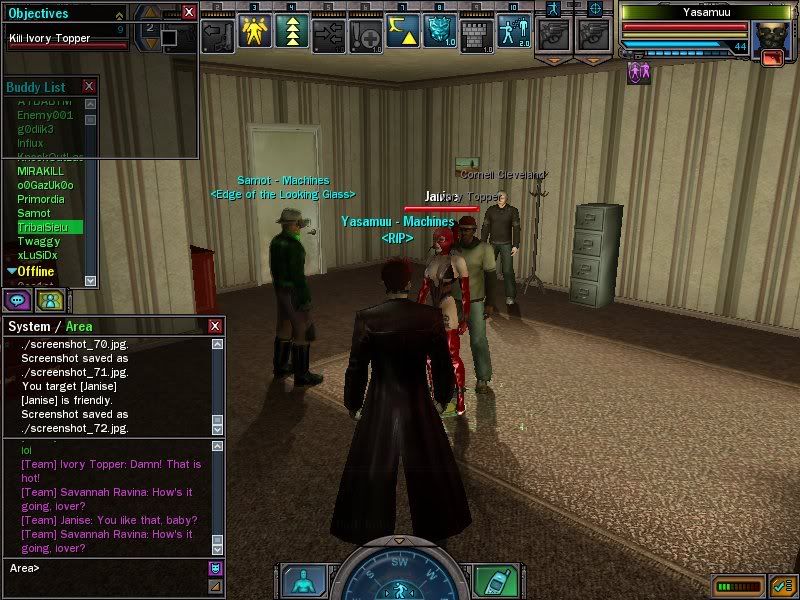Close the Buddy List window
The image size is (800, 600).
tap(89, 87)
